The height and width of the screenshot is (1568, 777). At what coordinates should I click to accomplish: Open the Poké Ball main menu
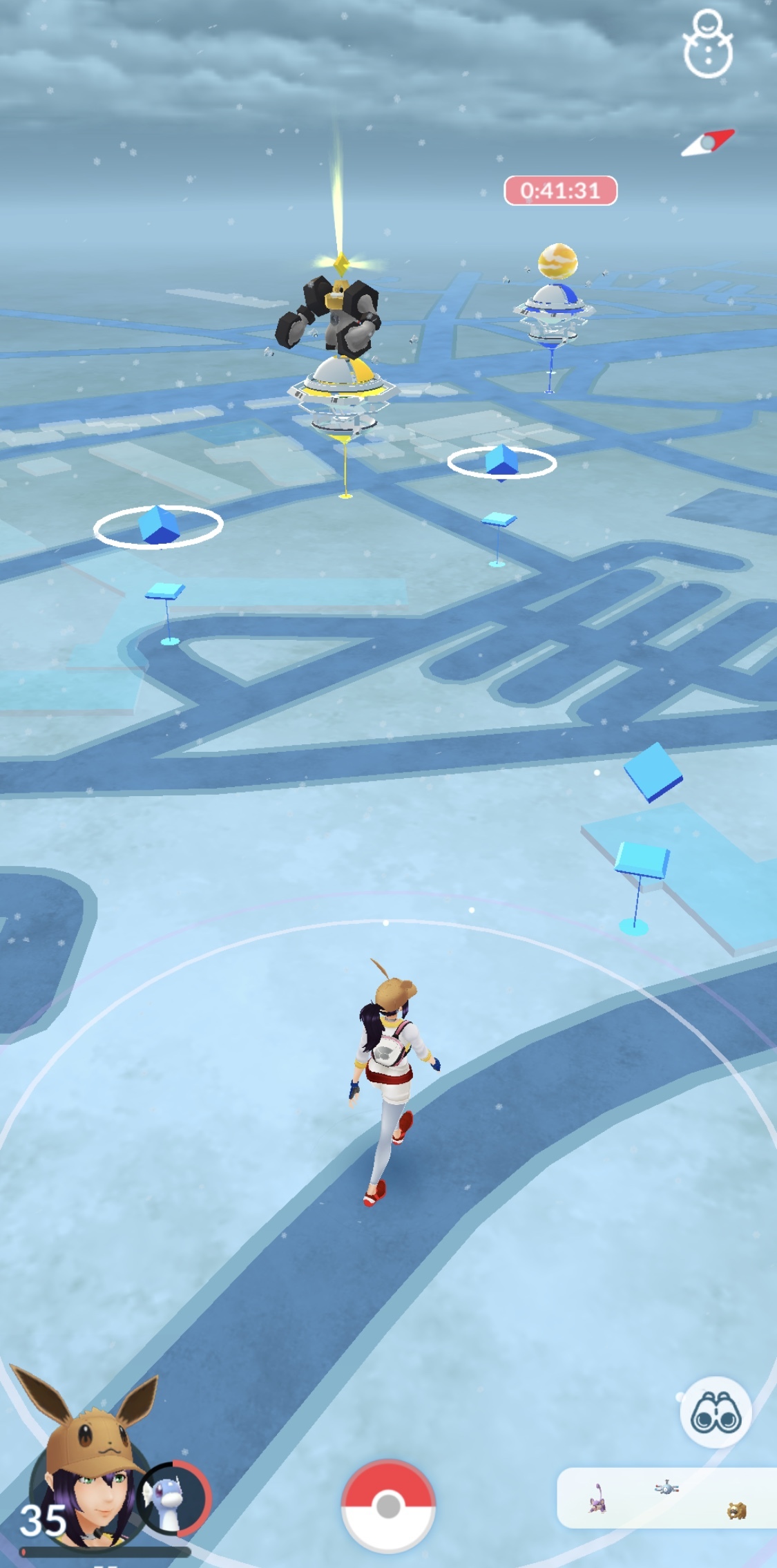388,1504
